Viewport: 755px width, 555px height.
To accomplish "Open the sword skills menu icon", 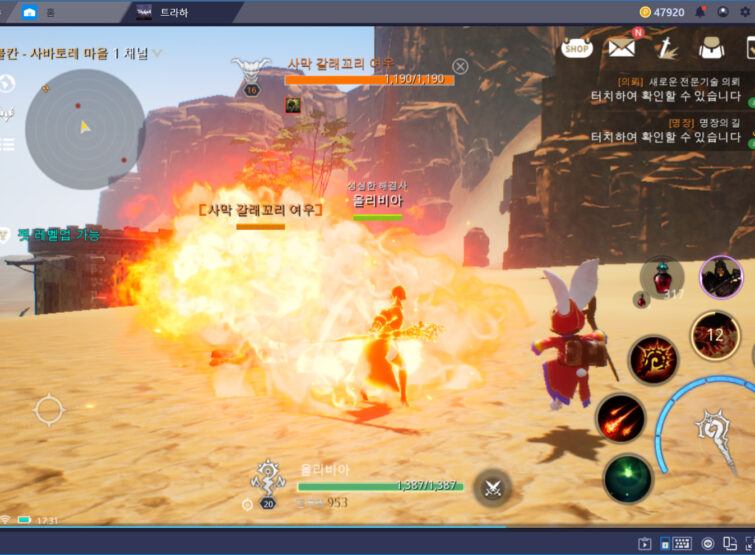I will click(667, 47).
